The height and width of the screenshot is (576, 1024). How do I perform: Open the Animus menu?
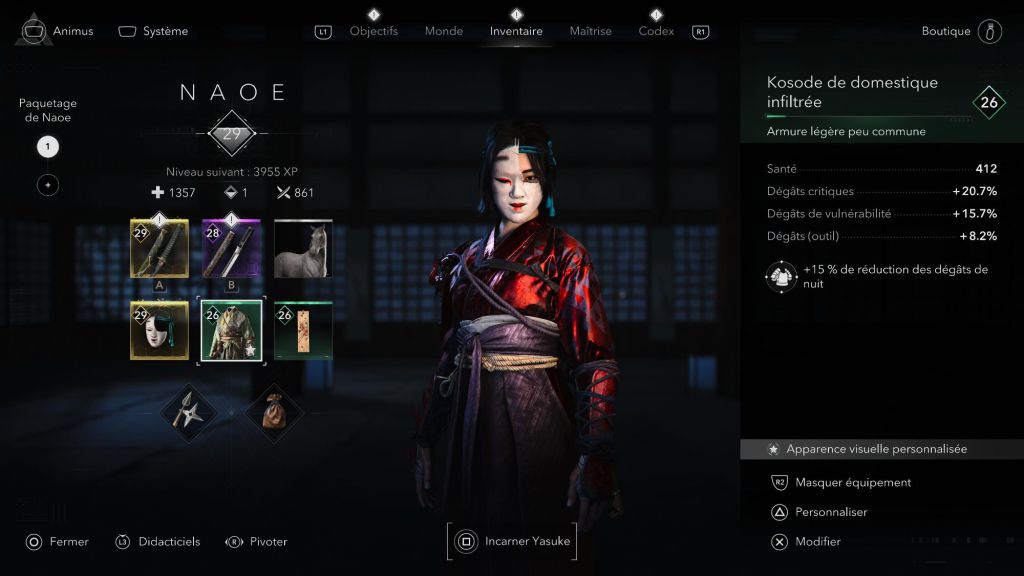59,31
